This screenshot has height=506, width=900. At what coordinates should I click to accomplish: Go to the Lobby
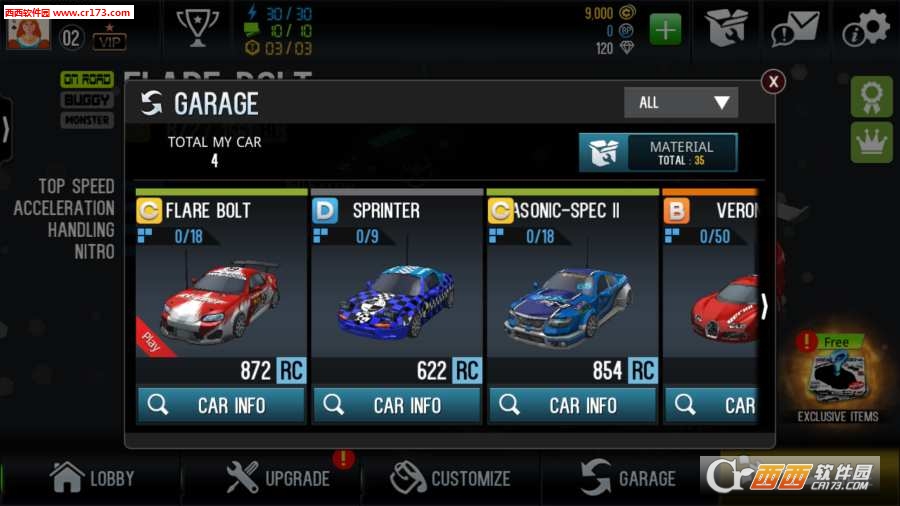tap(92, 478)
